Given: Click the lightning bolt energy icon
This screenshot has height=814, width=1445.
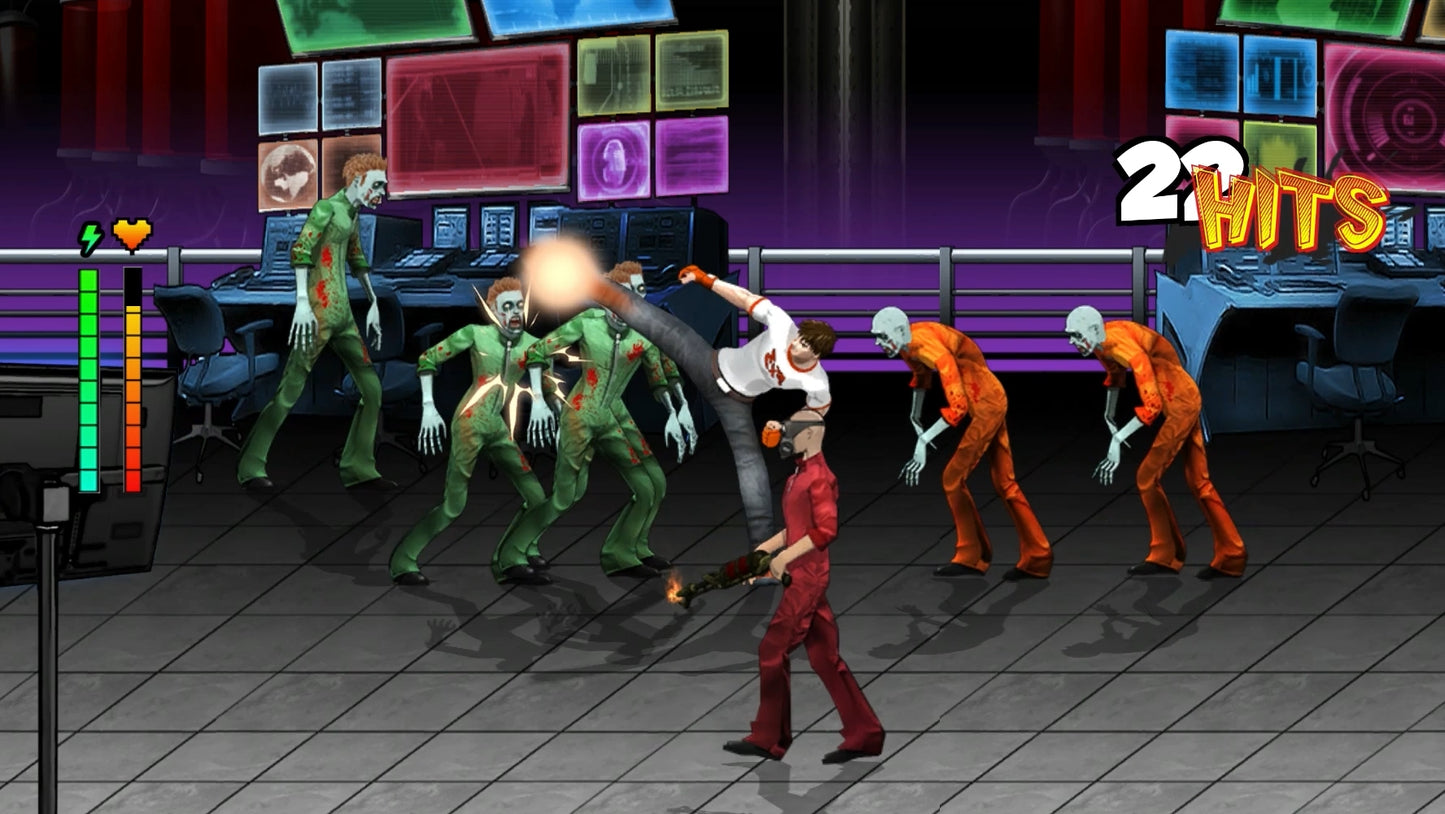Looking at the screenshot, I should pyautogui.click(x=89, y=237).
